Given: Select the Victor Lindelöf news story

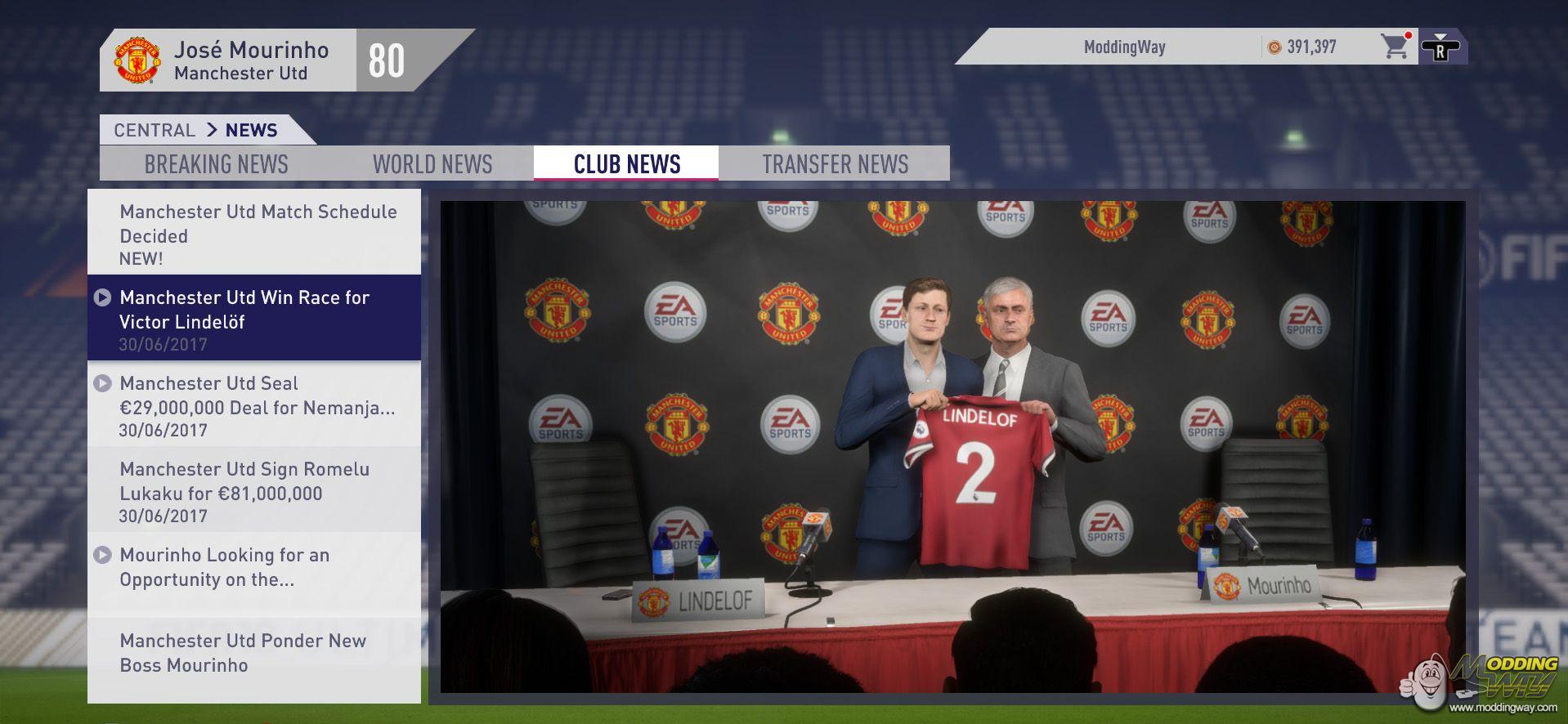Looking at the screenshot, I should (254, 318).
